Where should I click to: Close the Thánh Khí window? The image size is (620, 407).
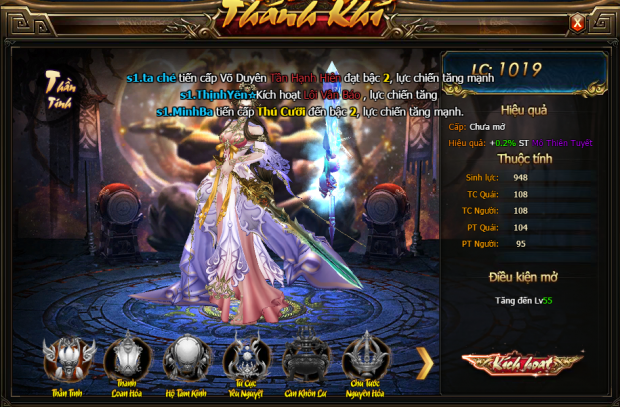tap(577, 22)
